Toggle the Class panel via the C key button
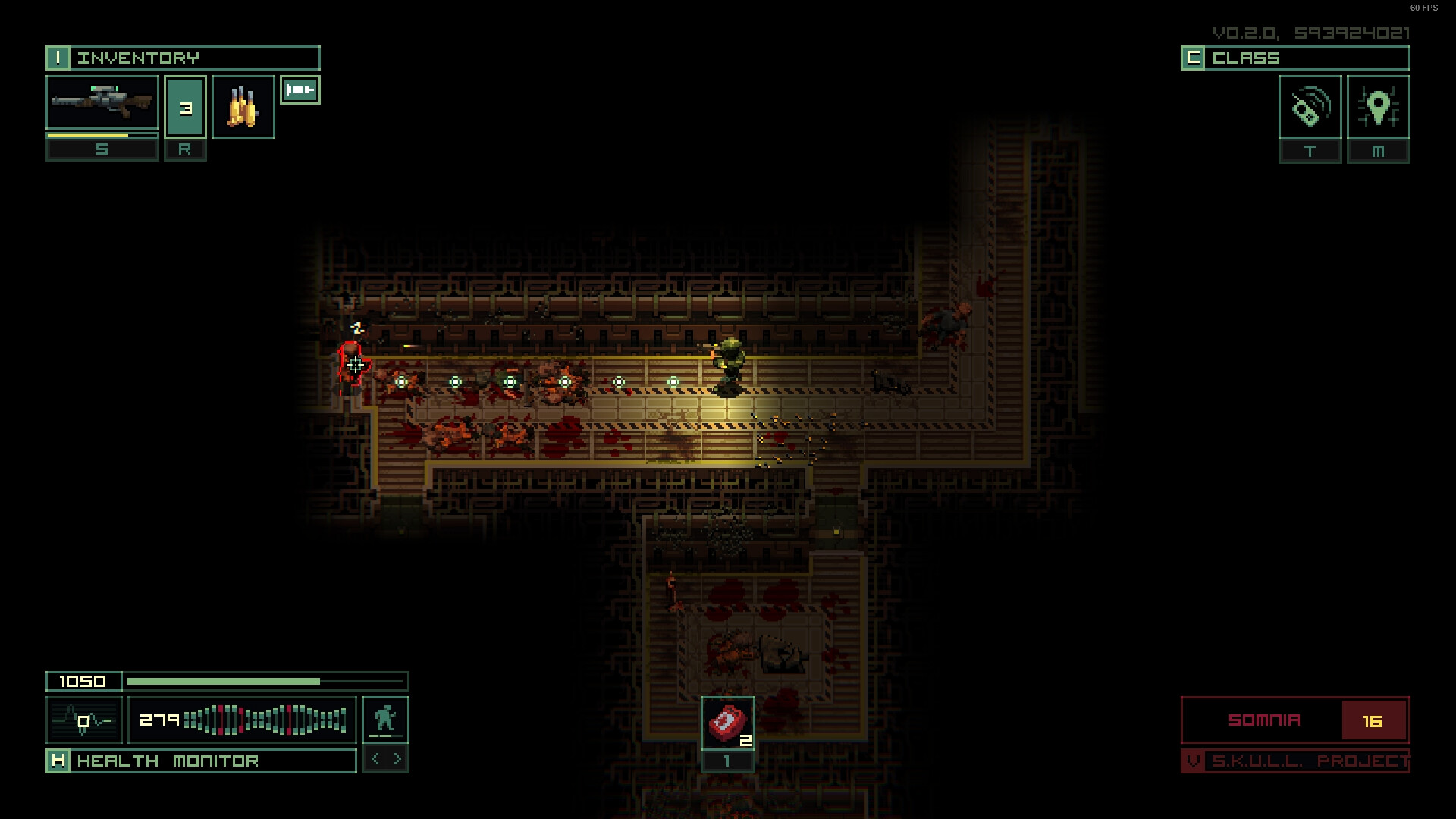 pos(1193,57)
